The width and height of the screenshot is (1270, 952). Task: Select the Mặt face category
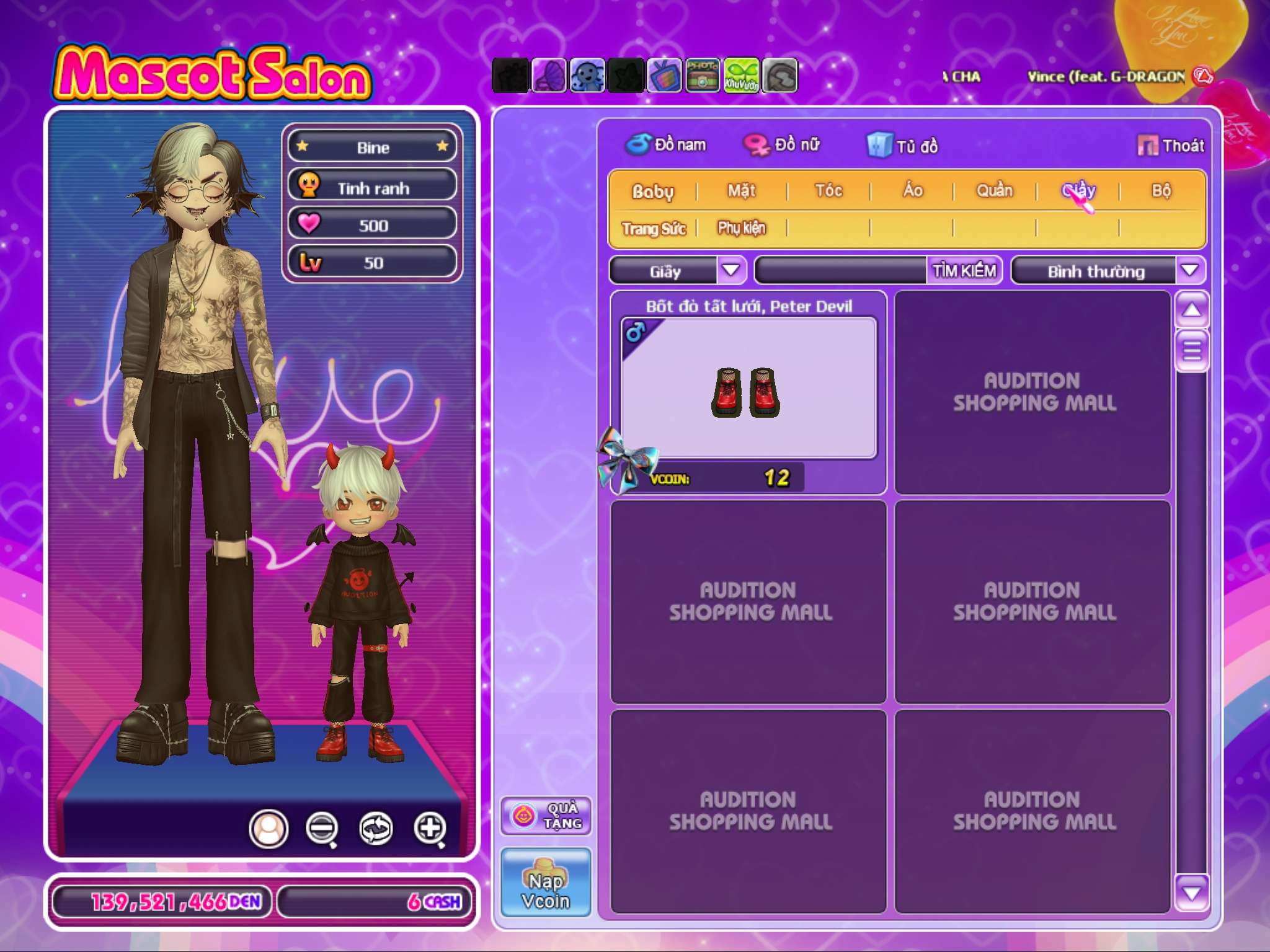pos(742,190)
